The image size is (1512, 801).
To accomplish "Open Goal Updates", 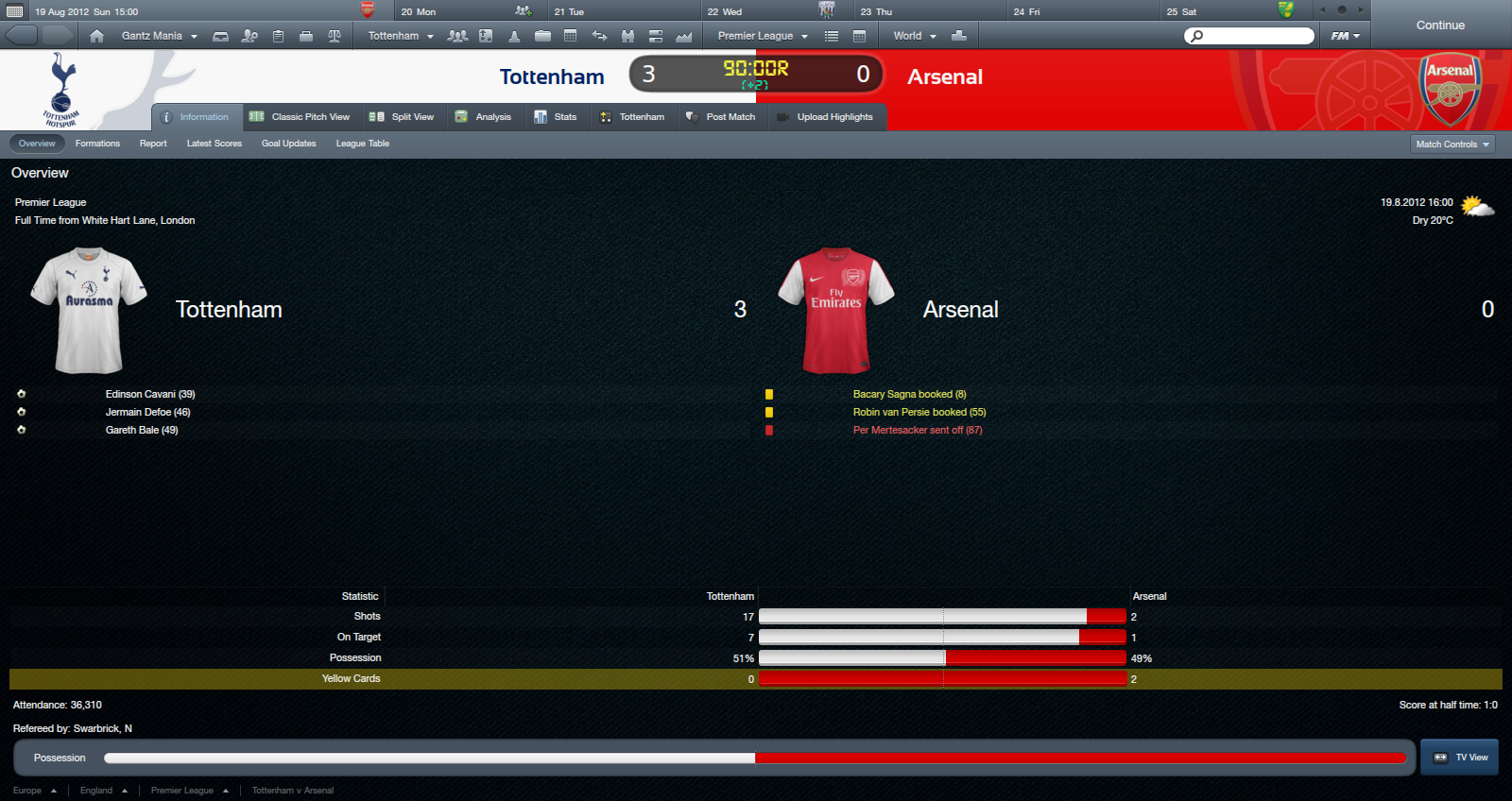I will [288, 144].
